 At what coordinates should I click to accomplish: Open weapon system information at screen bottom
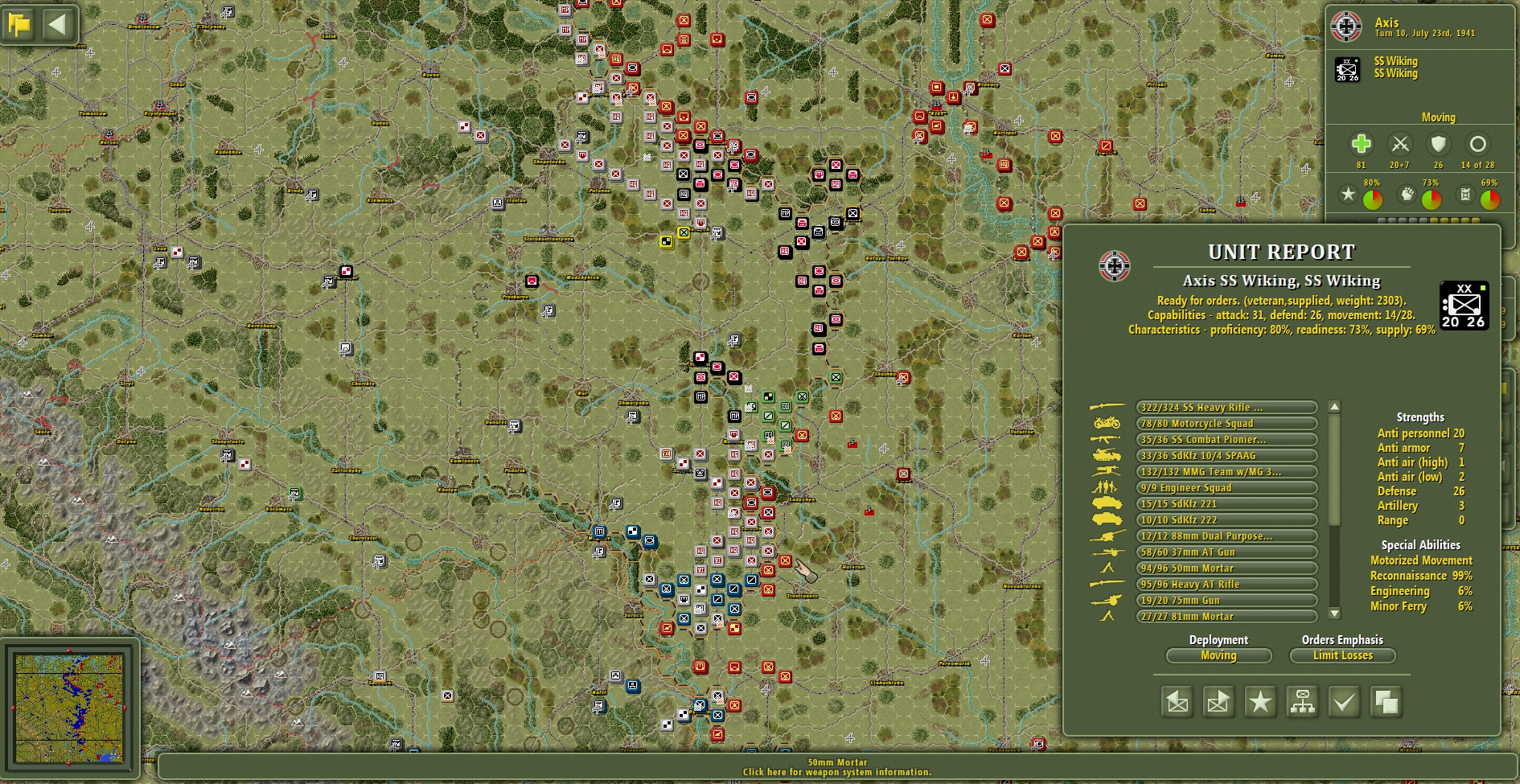click(x=836, y=770)
